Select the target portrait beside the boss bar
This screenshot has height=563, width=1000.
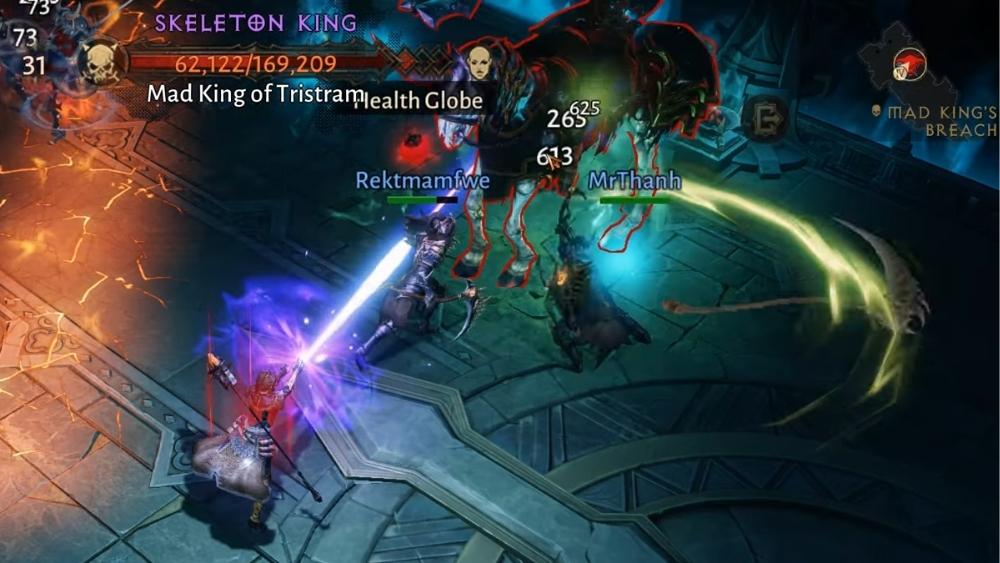[481, 63]
